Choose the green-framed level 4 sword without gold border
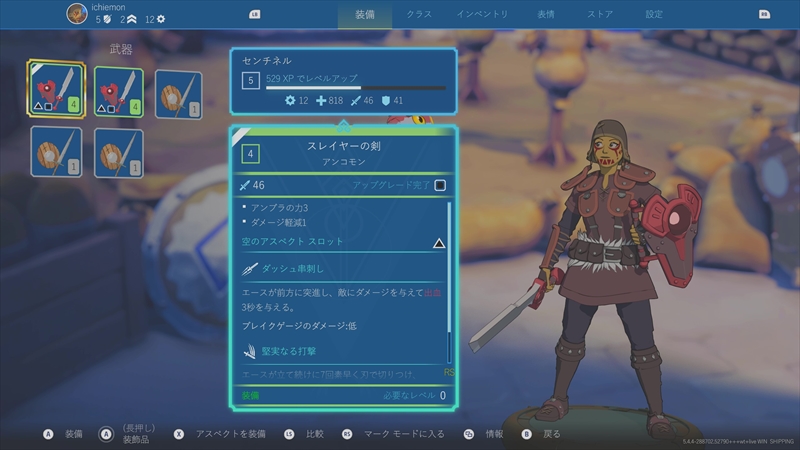800x450 pixels. coord(118,92)
